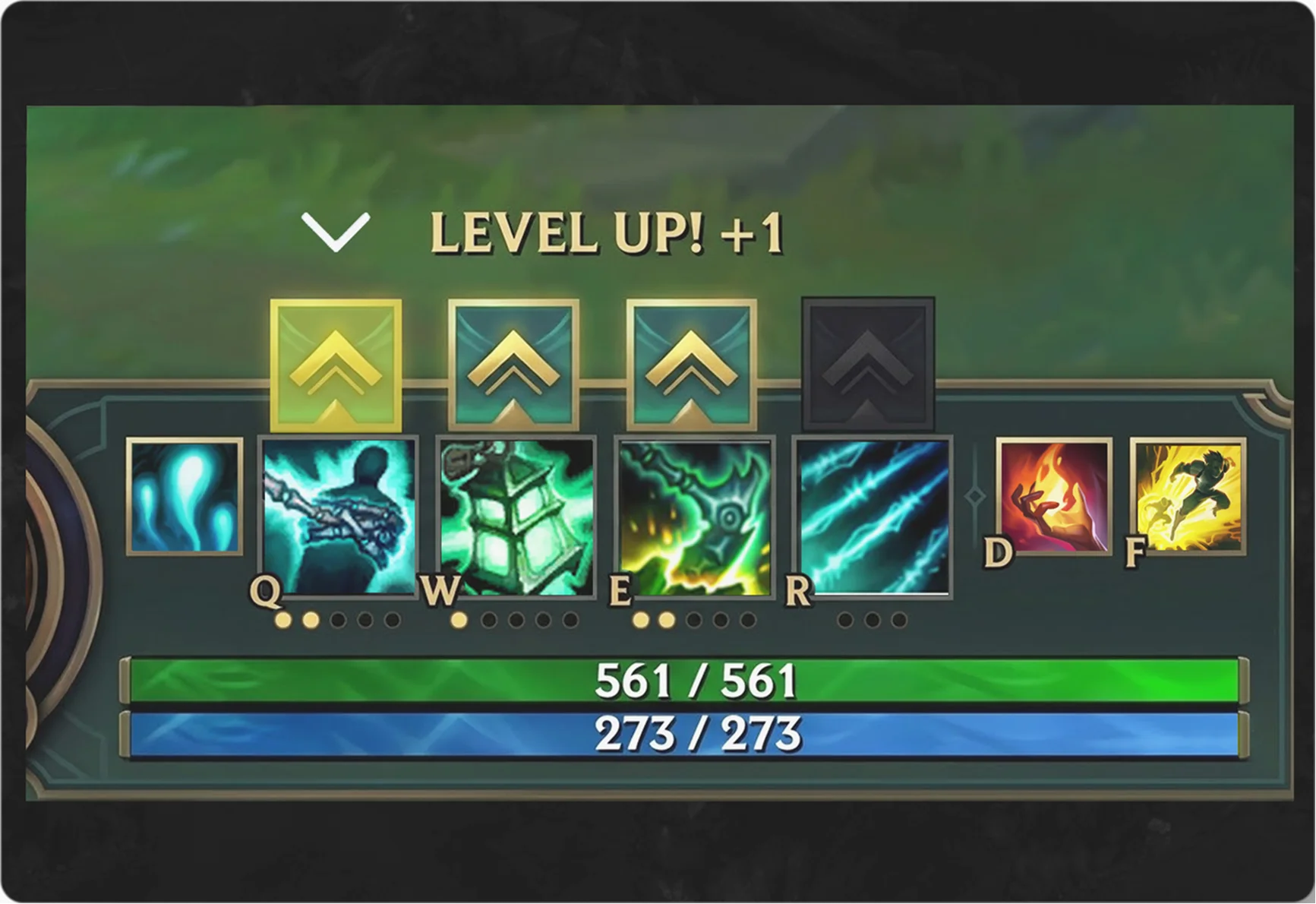Click the R ultimate ability icon

click(871, 517)
